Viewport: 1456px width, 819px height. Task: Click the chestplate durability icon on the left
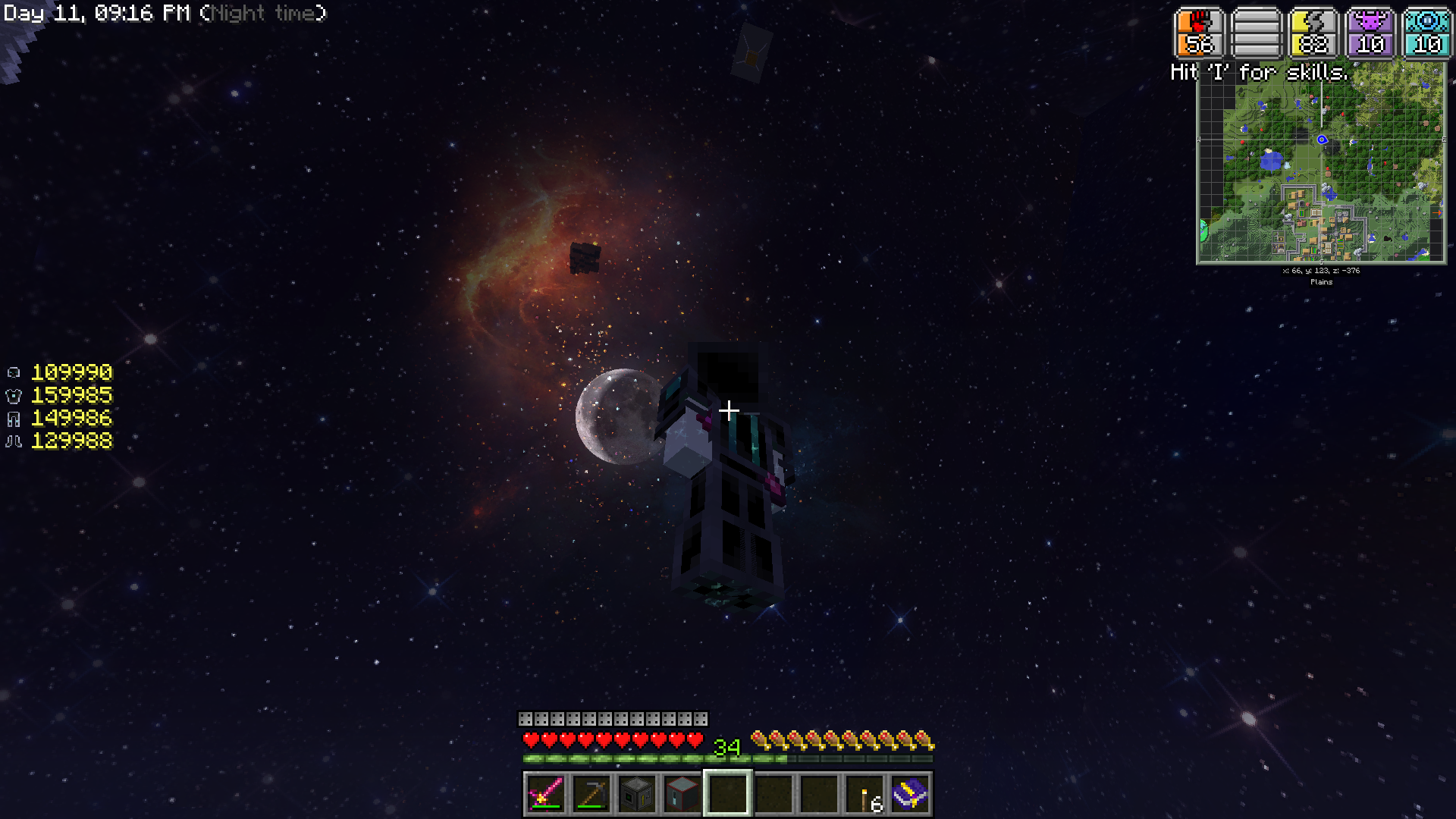(x=13, y=395)
